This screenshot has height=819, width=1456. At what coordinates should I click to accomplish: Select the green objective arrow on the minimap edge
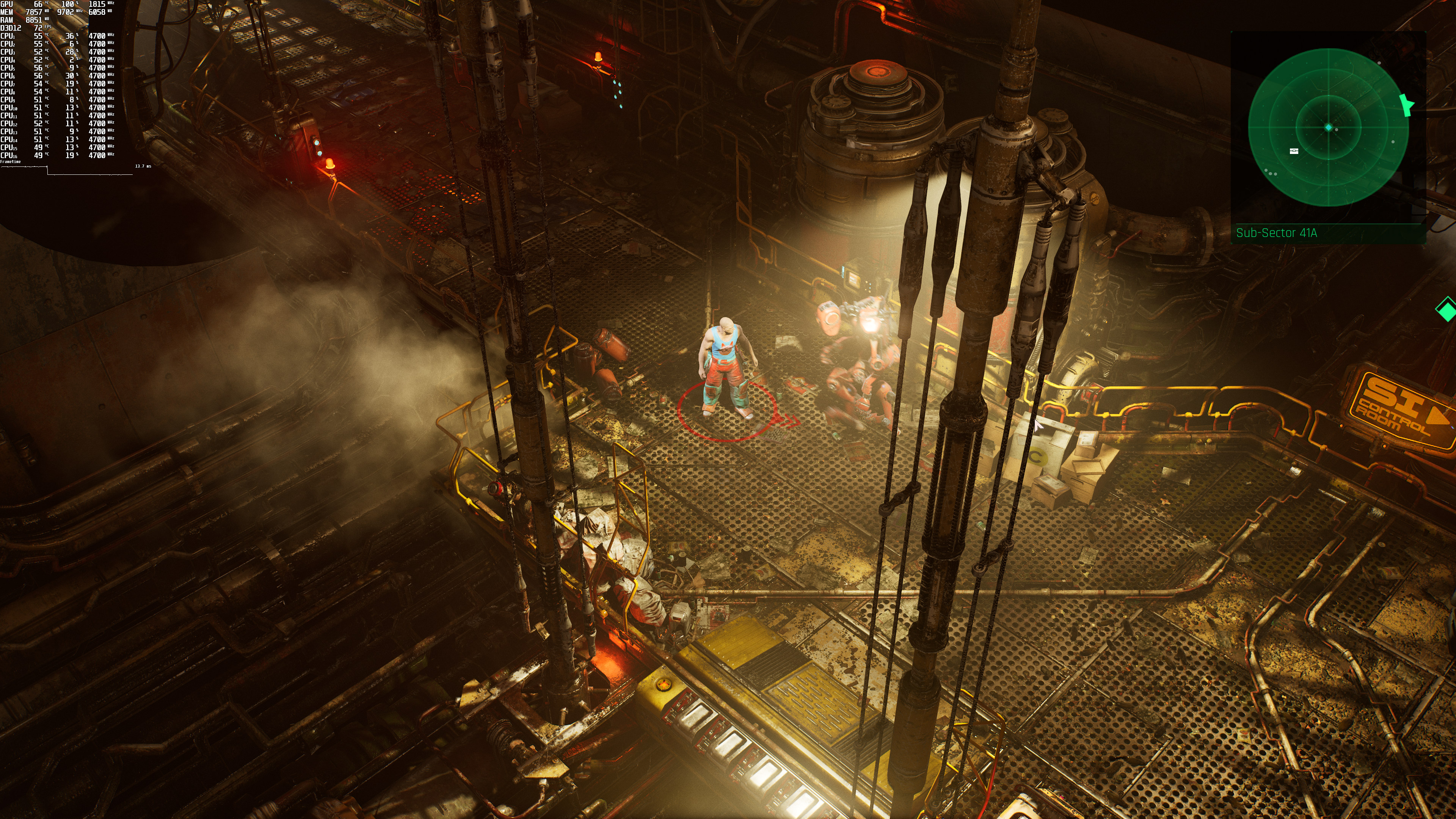tap(1406, 105)
